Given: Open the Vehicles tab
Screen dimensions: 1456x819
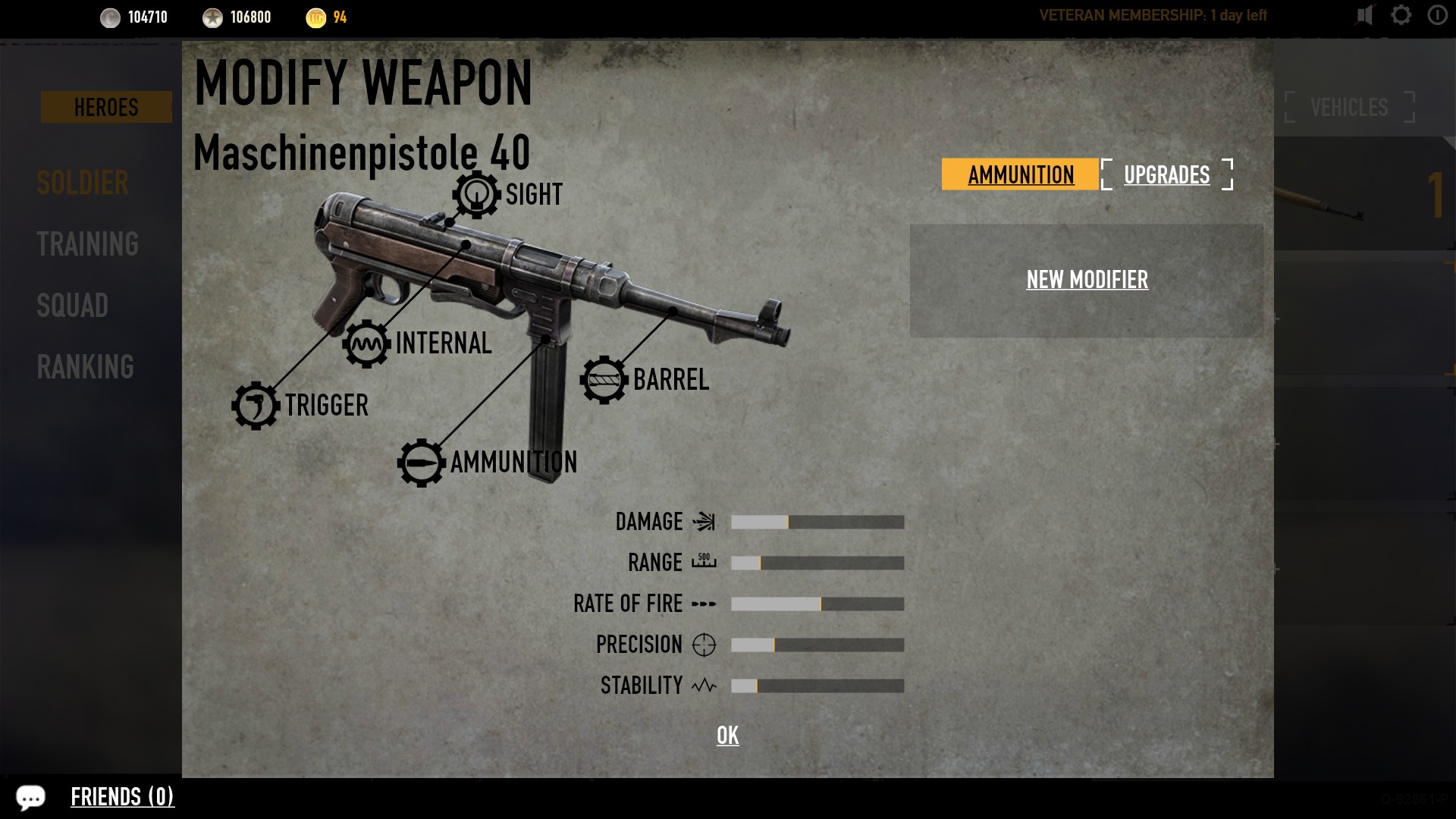Looking at the screenshot, I should click(x=1349, y=107).
